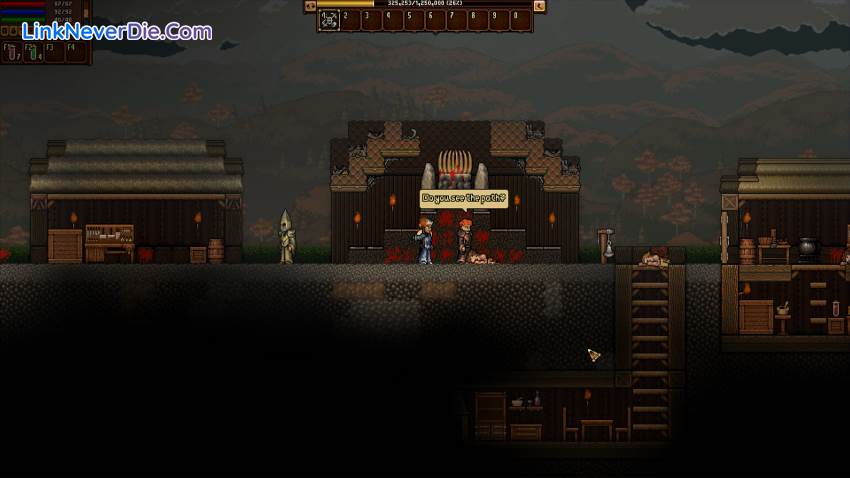Select hotbar slot 1 with the equipped item

click(x=330, y=19)
